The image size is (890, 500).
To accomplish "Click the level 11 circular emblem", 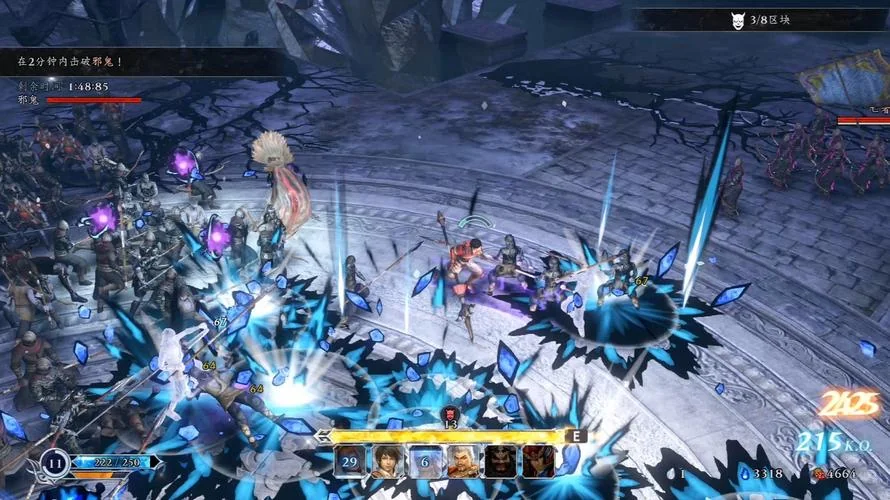I will click(52, 464).
